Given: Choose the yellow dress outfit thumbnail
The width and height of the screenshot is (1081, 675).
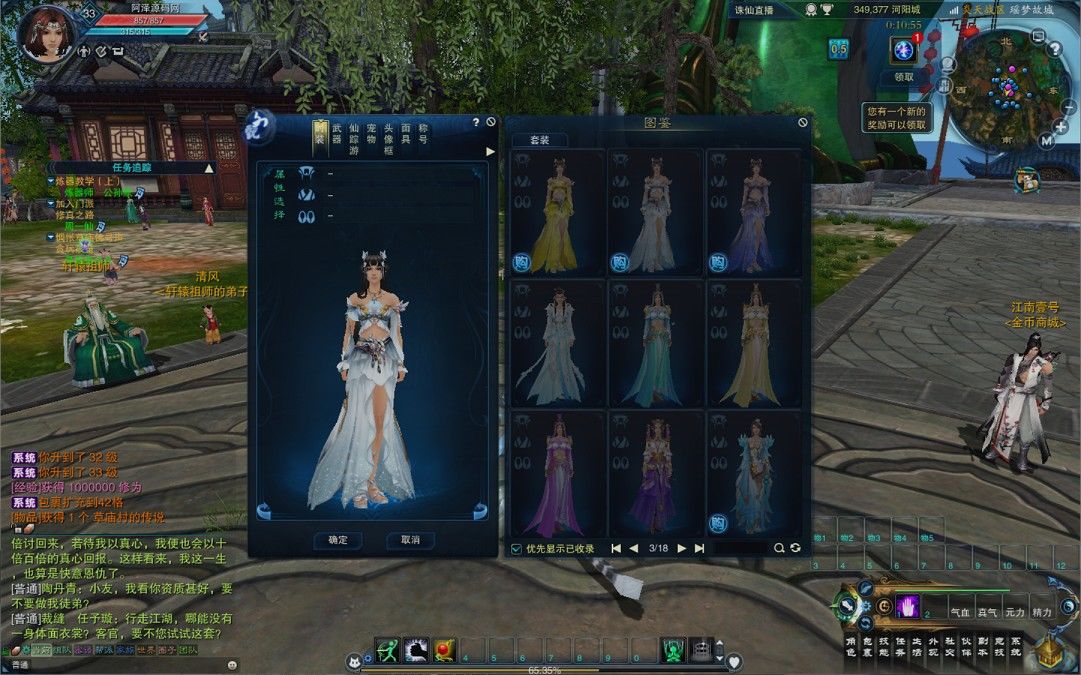Looking at the screenshot, I should (557, 212).
